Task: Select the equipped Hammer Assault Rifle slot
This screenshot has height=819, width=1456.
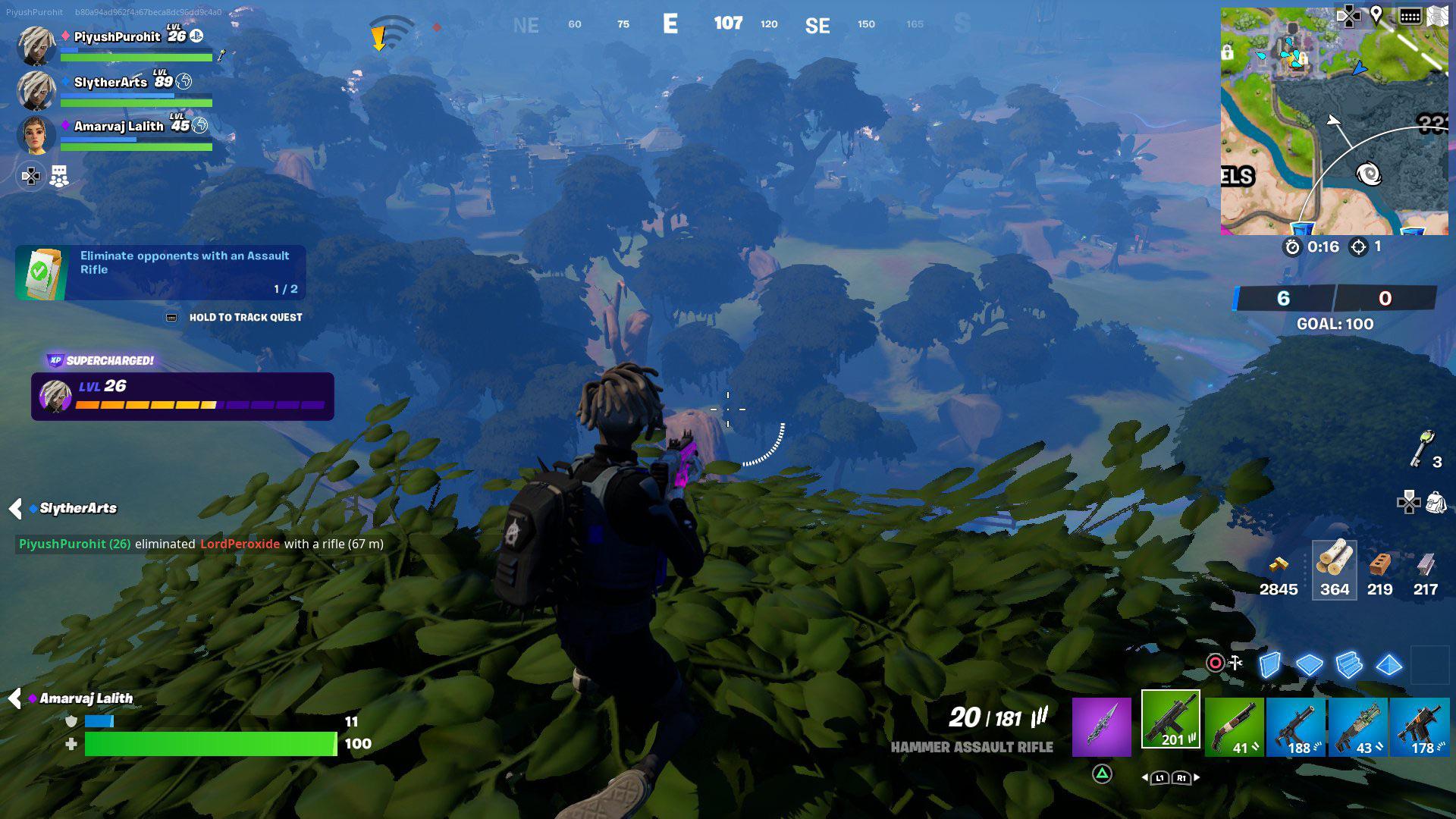Action: (x=1171, y=719)
